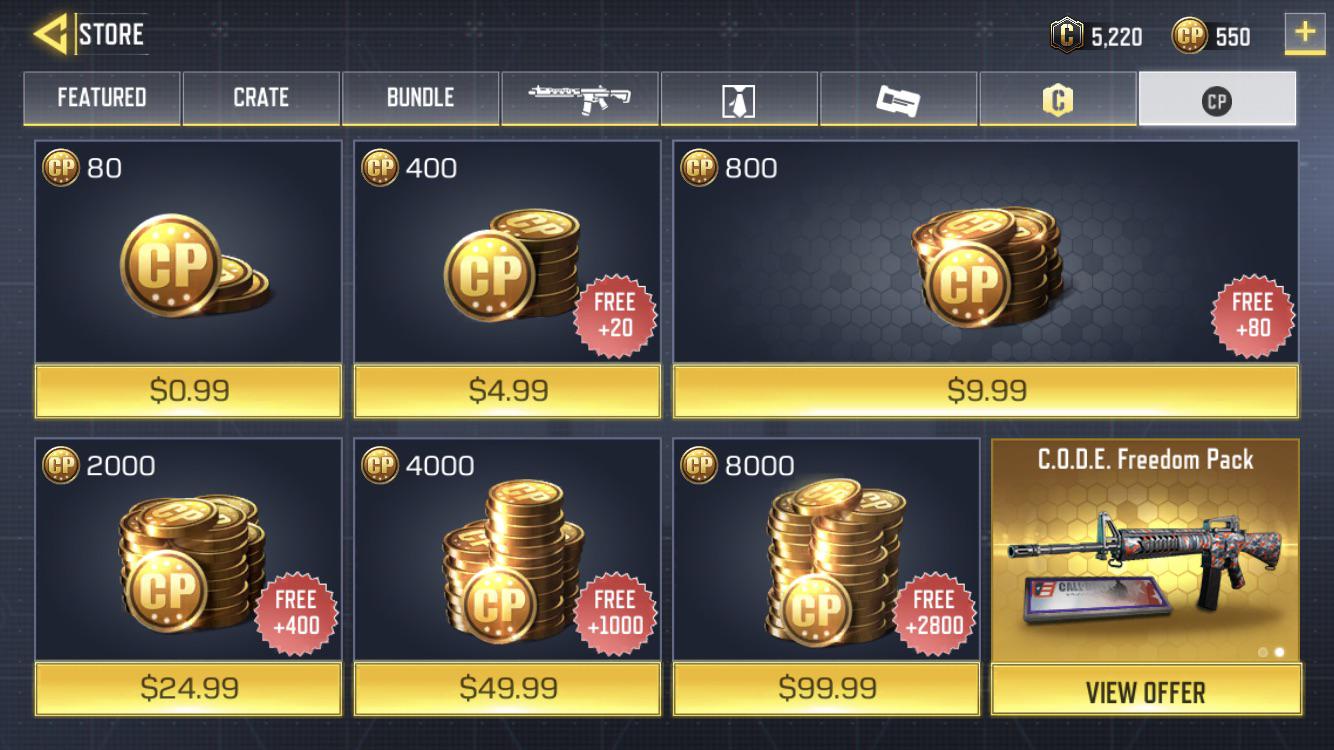Select the CP tab
The height and width of the screenshot is (750, 1334).
point(1217,98)
